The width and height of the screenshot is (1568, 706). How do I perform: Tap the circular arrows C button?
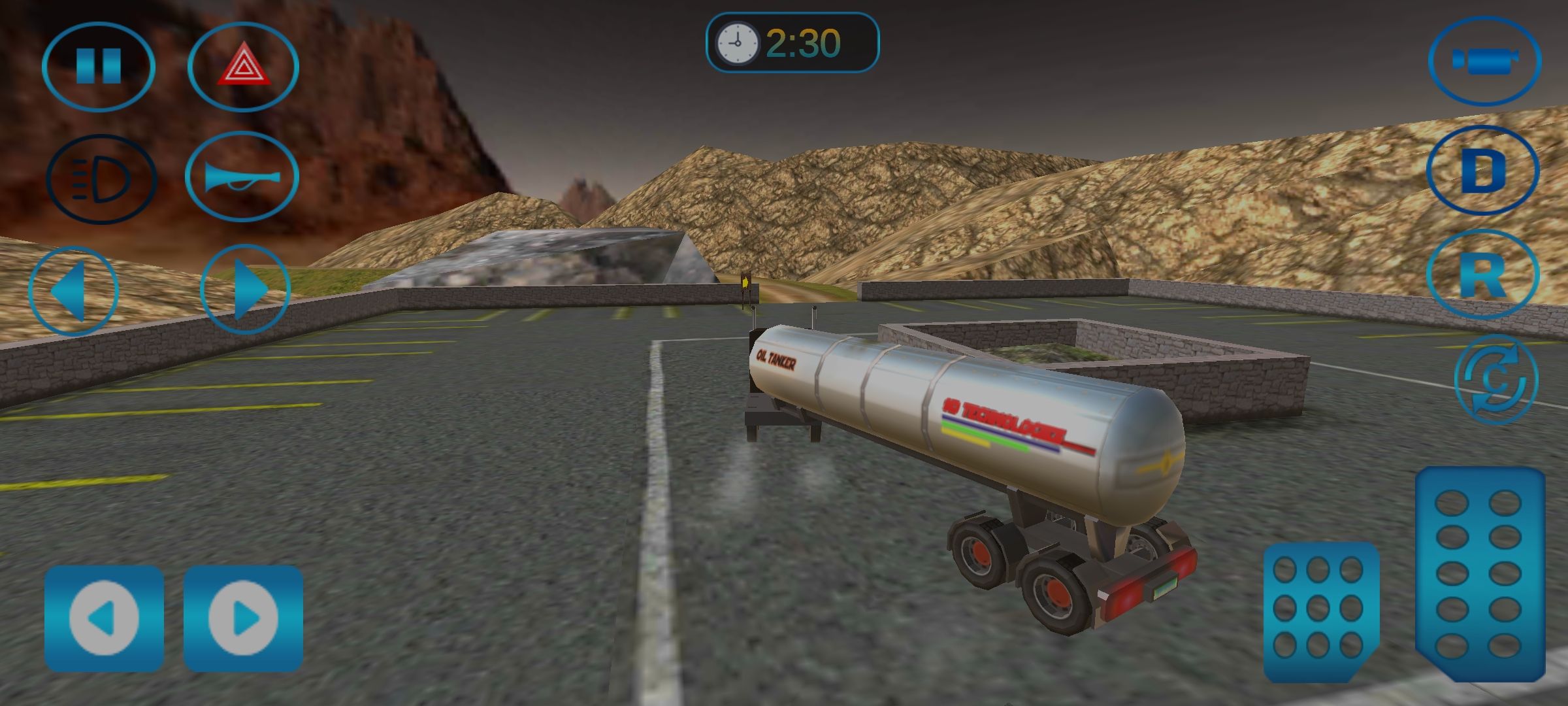1495,380
